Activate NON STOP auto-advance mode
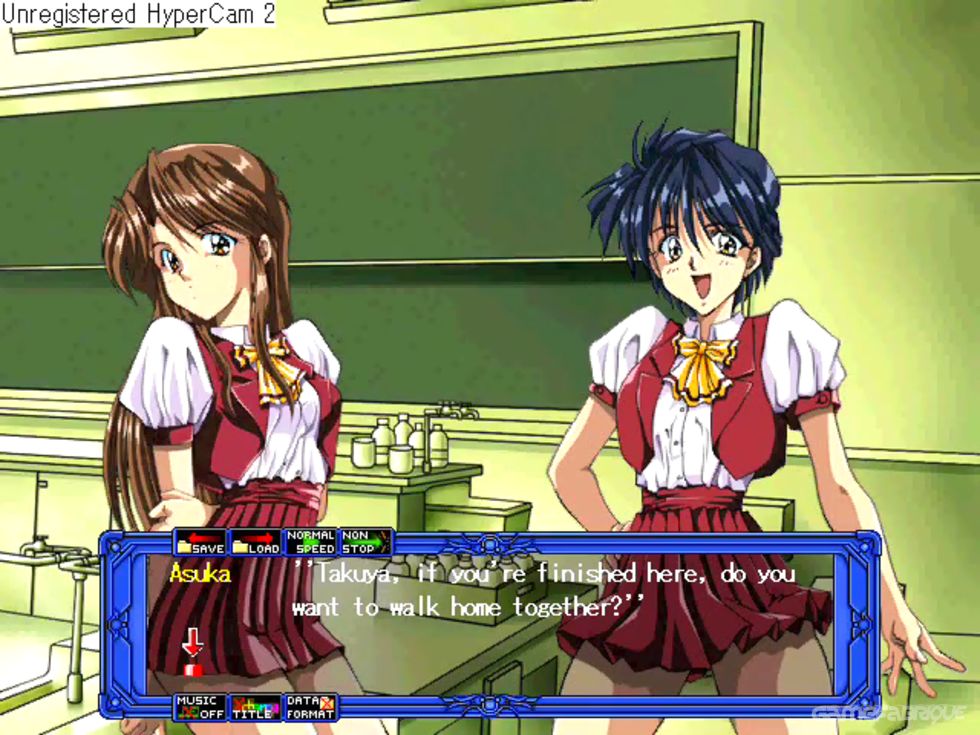This screenshot has height=735, width=980. (365, 542)
